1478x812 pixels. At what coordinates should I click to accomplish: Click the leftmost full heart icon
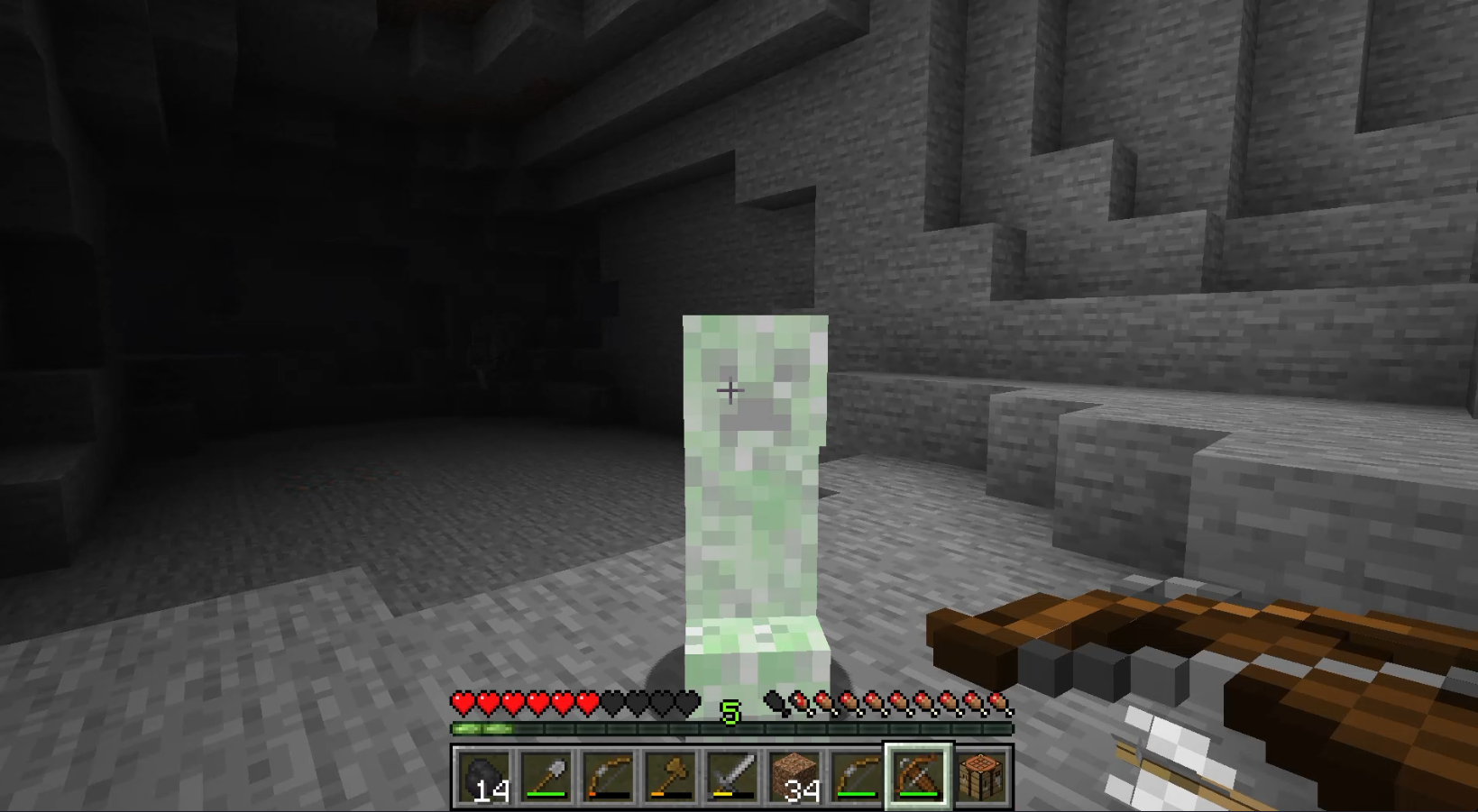pos(463,701)
